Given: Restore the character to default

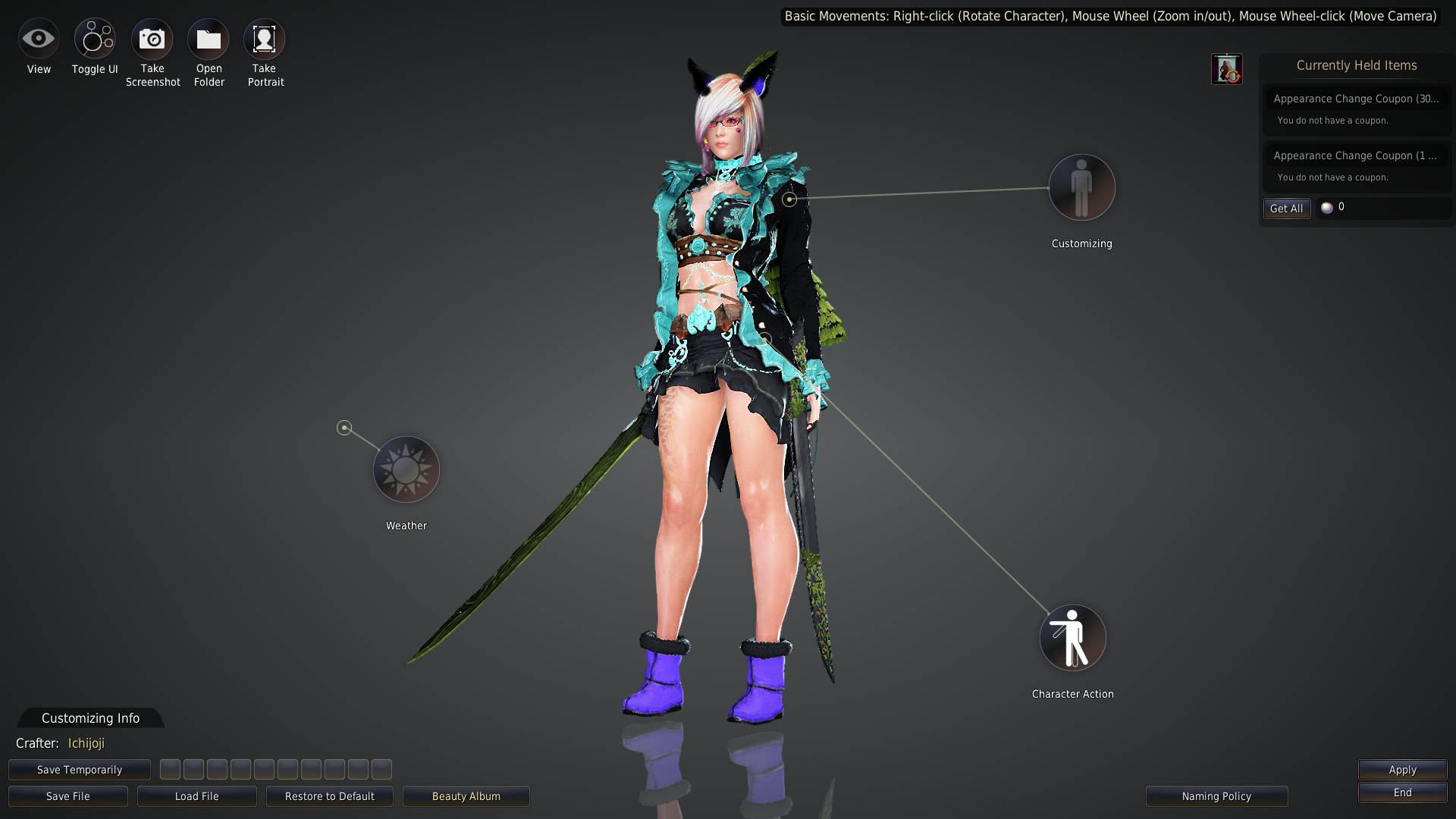Looking at the screenshot, I should (329, 796).
